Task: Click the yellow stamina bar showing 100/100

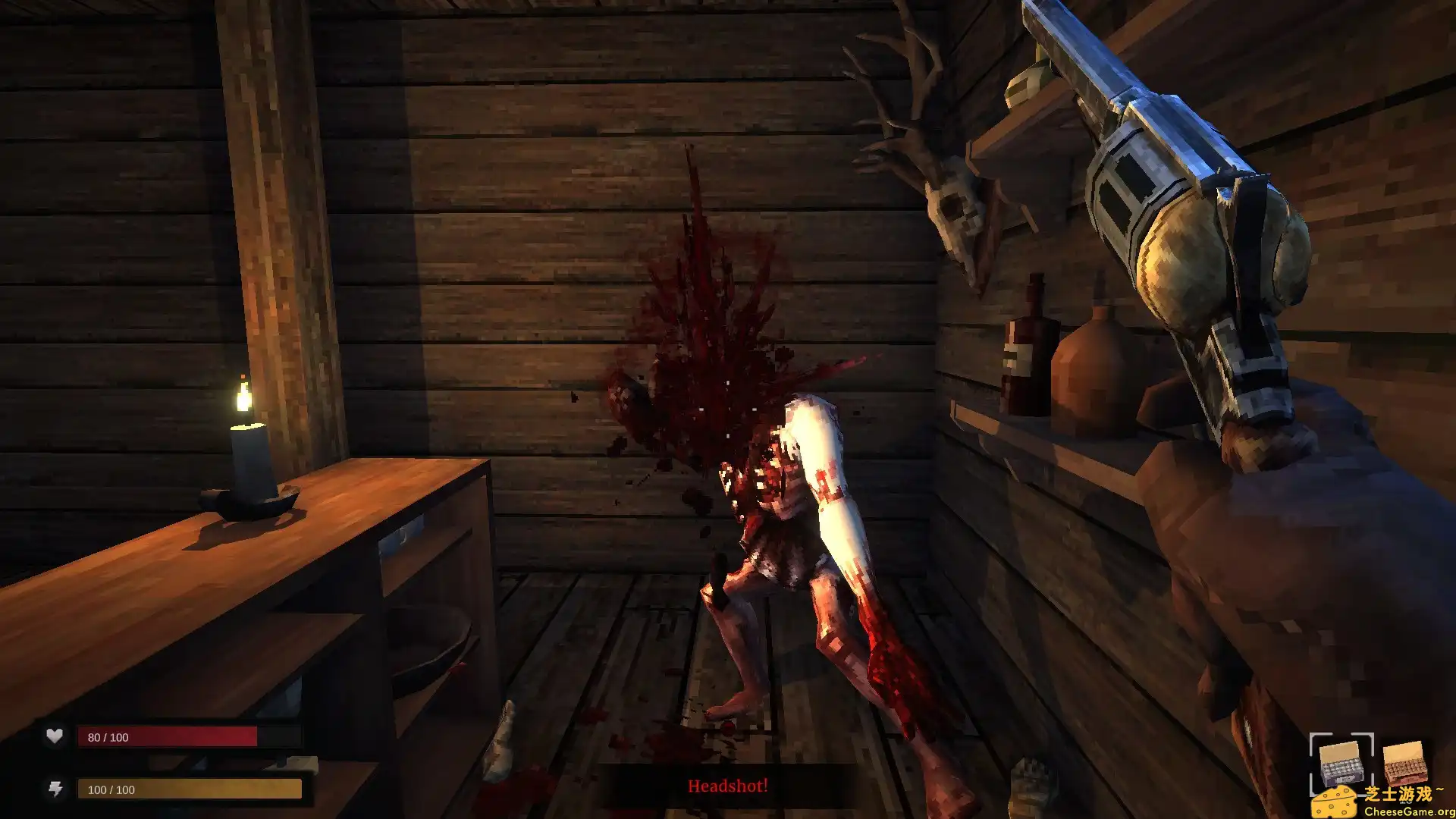Action: pos(190,789)
